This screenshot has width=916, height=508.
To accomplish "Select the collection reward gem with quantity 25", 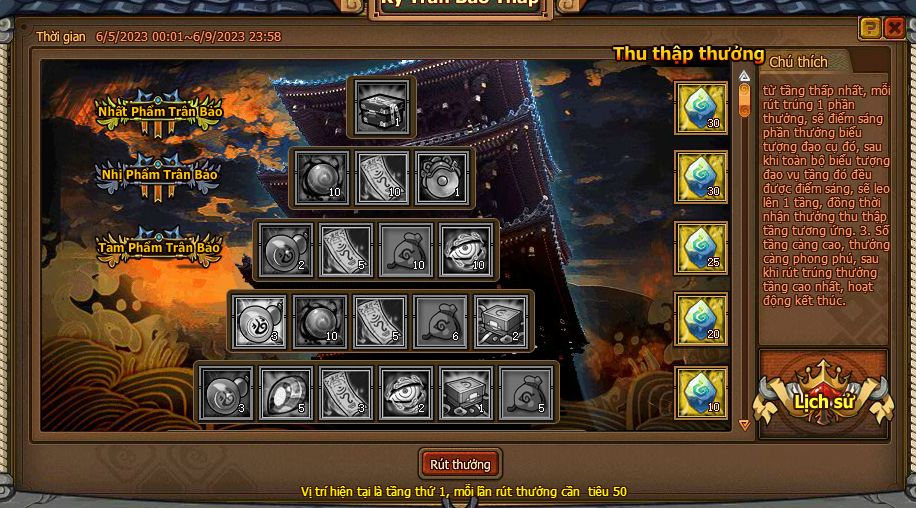I will tap(701, 248).
